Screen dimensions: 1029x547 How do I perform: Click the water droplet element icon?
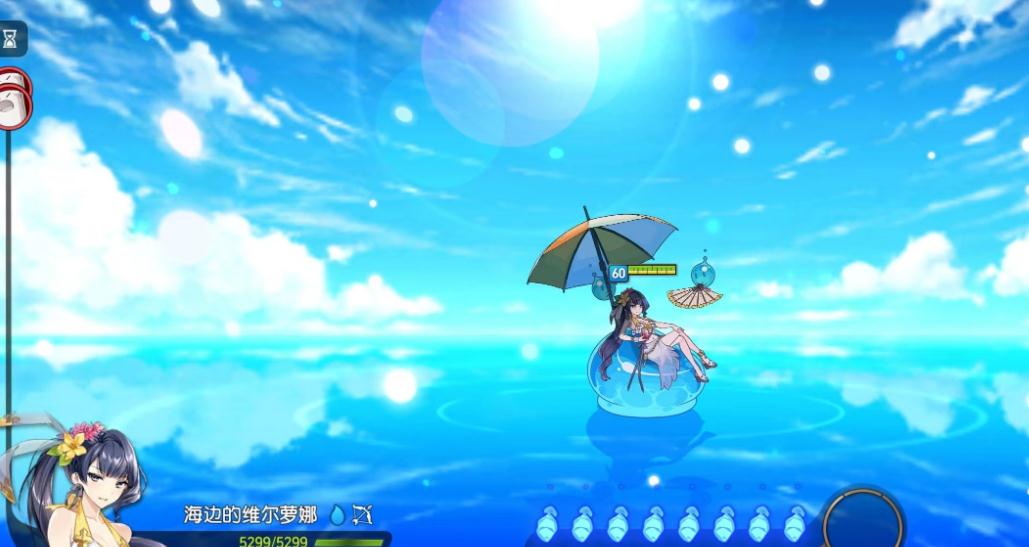coord(337,515)
